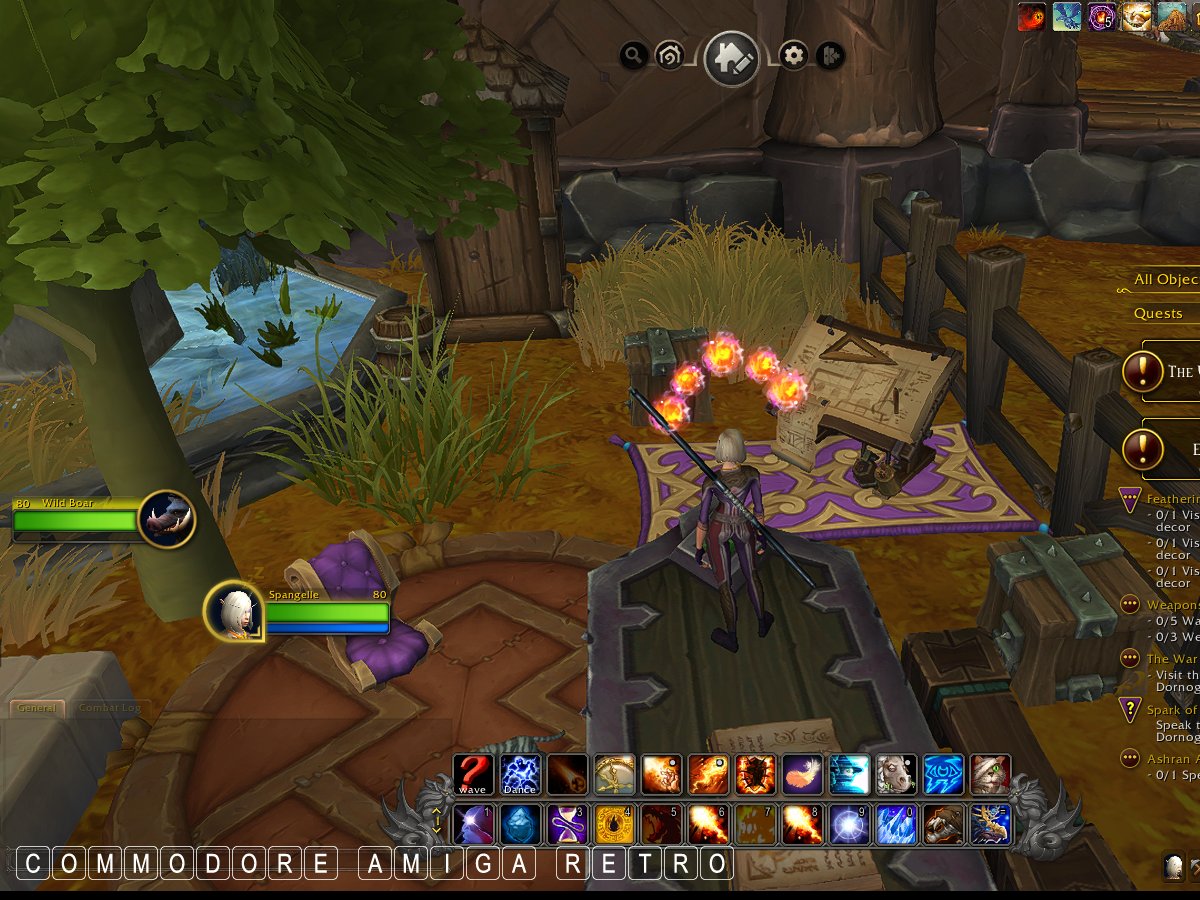
Task: Activate the white orb spell in slot 9
Action: coord(849,825)
